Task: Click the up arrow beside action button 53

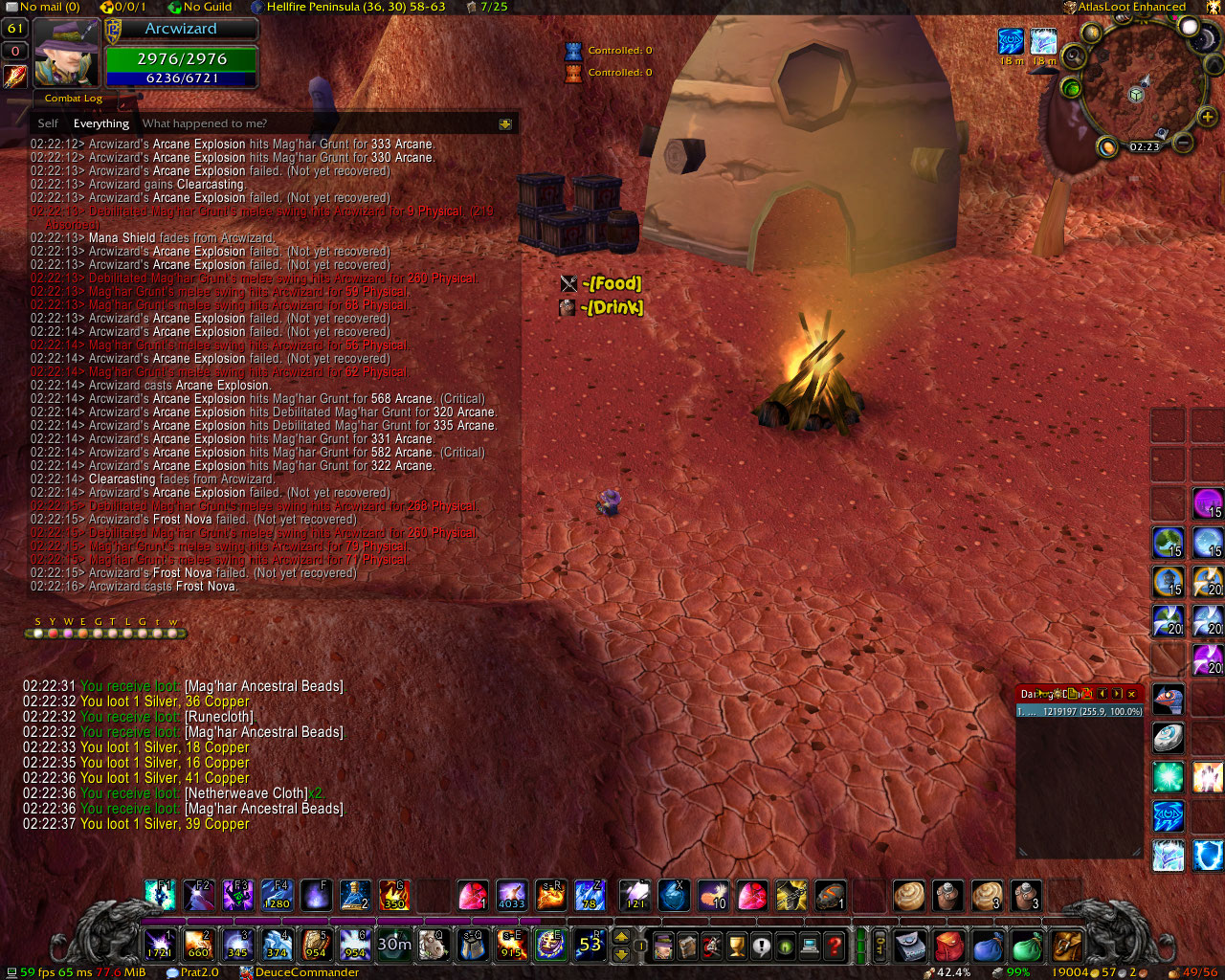Action: (x=622, y=937)
